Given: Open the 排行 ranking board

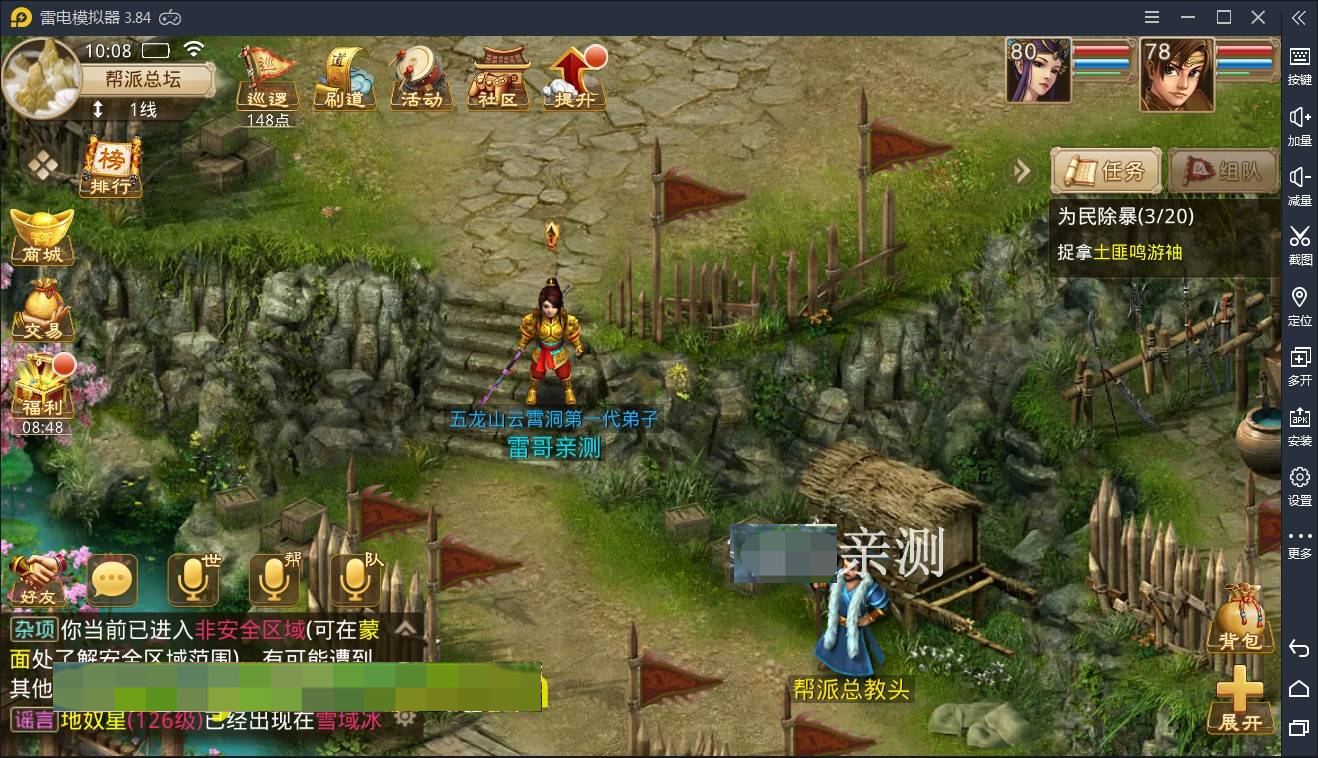Looking at the screenshot, I should point(110,168).
